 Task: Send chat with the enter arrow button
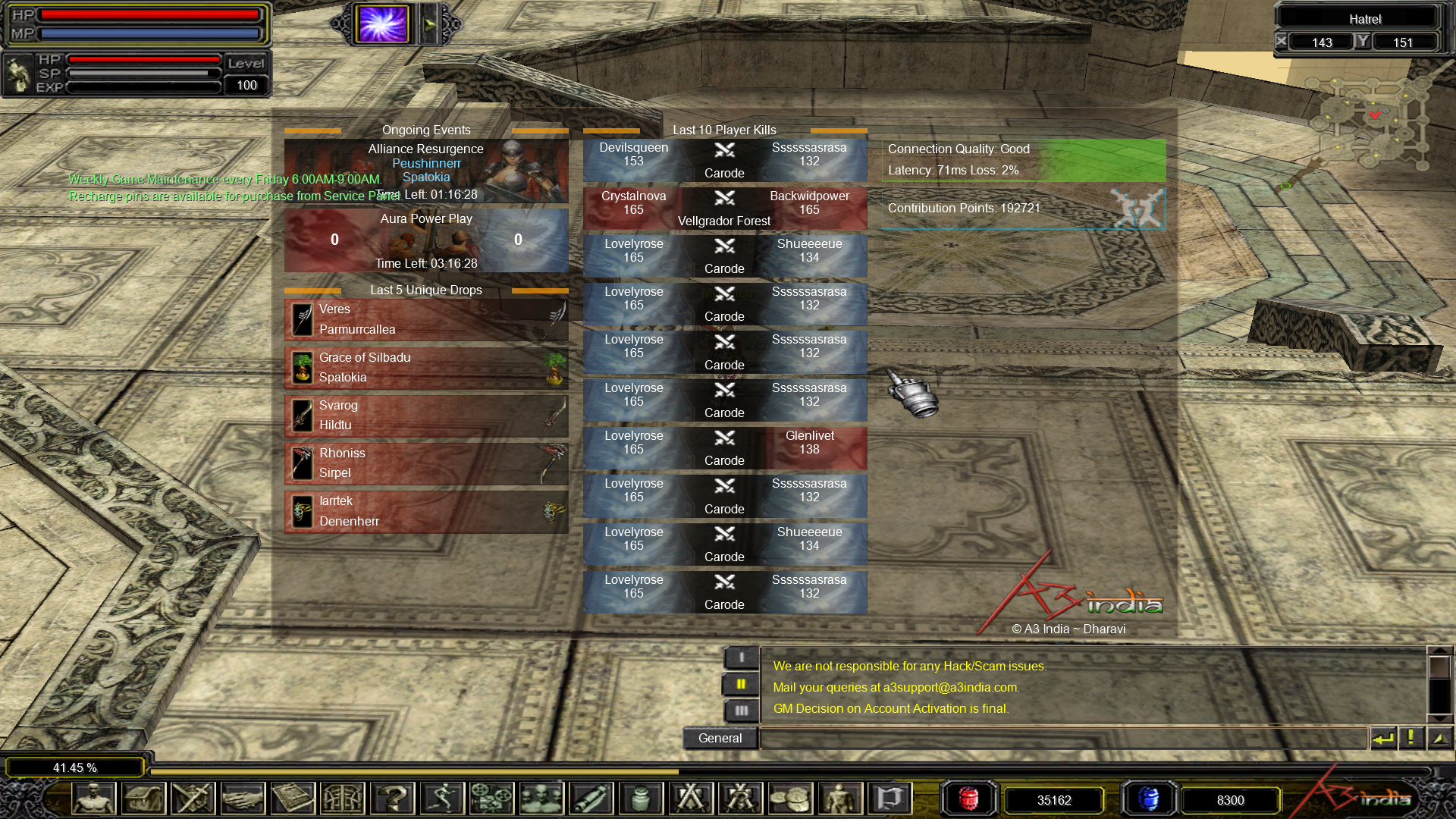coord(1383,738)
